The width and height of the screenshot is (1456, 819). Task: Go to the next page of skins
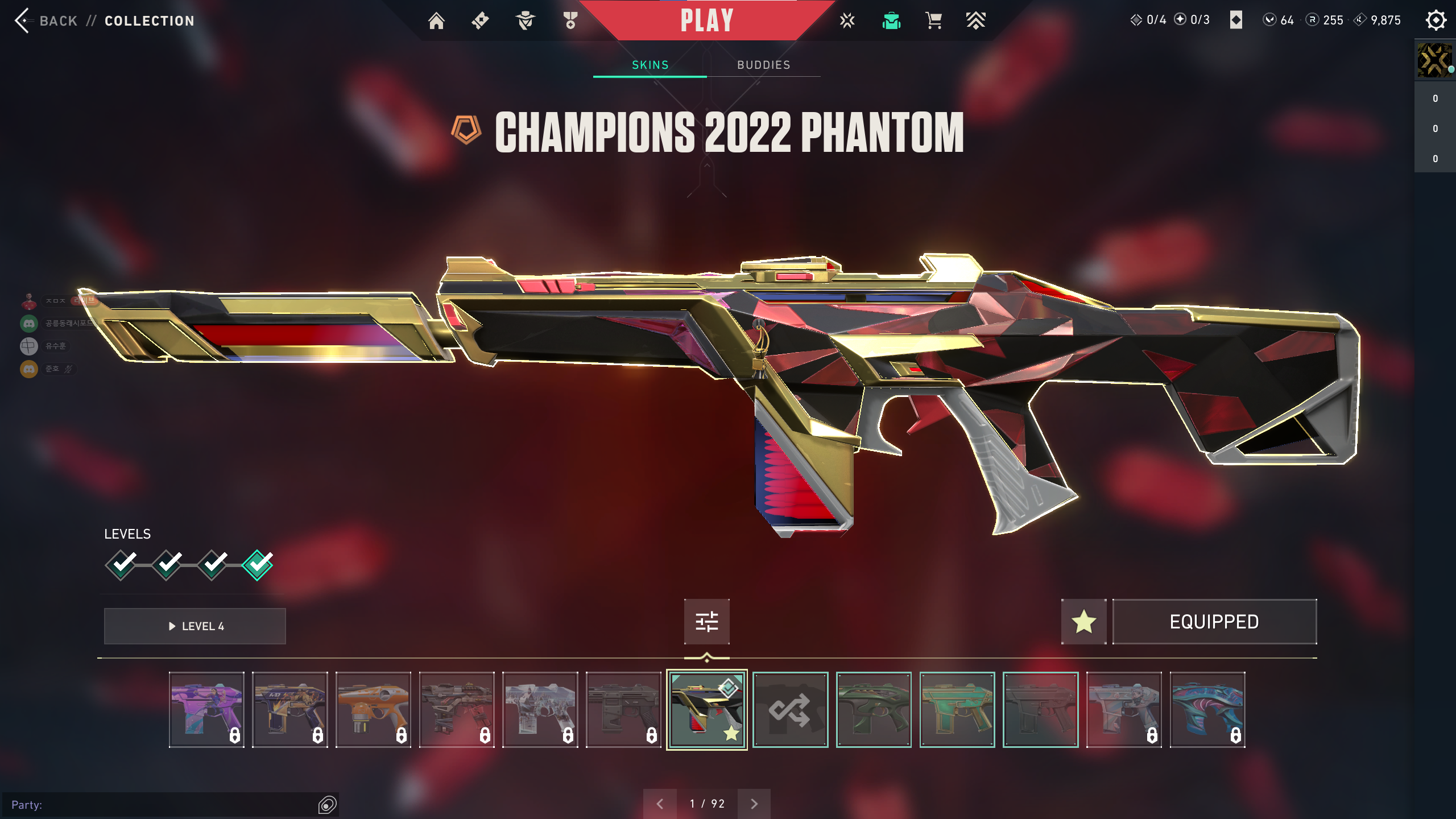(754, 804)
